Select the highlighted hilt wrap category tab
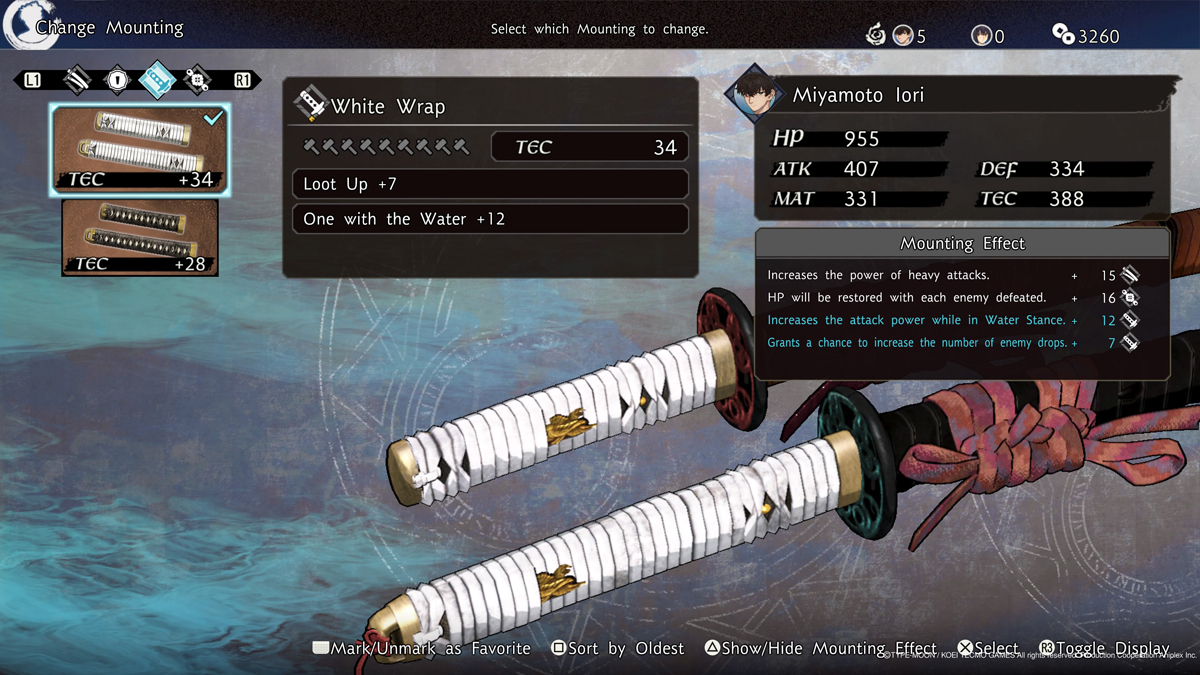Viewport: 1200px width, 675px height. 157,80
